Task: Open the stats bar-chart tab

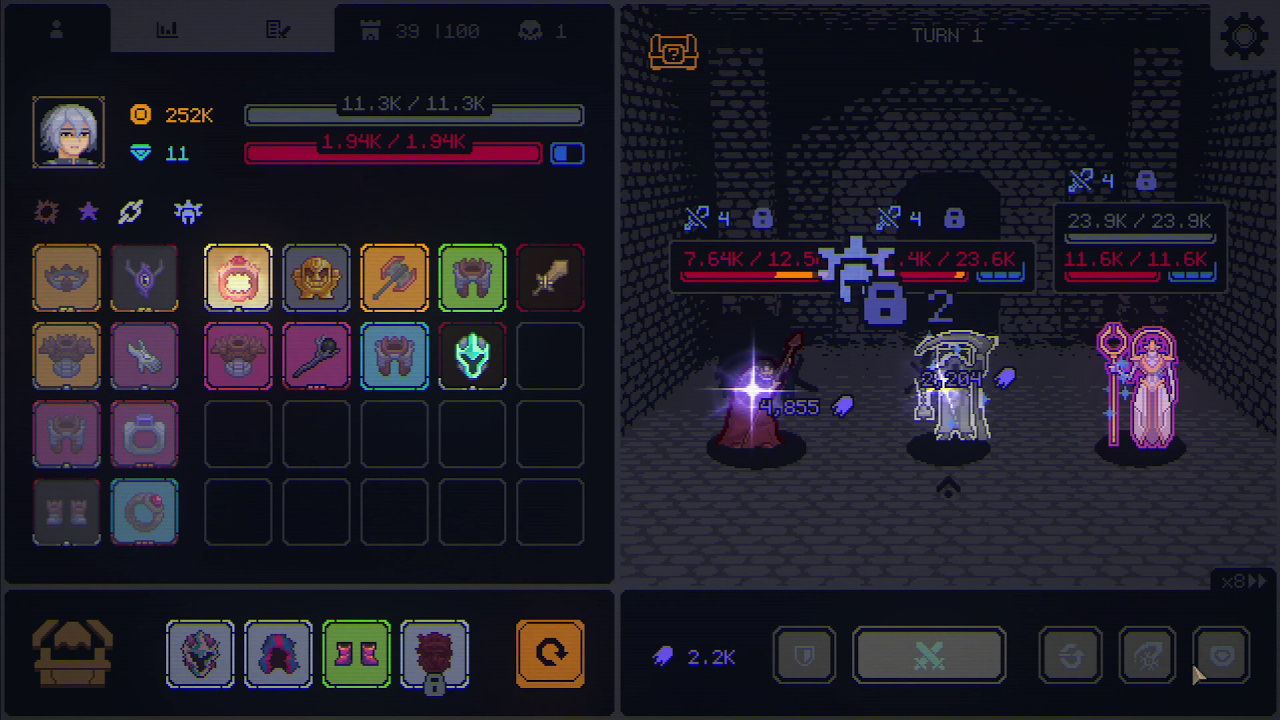Action: 167,31
